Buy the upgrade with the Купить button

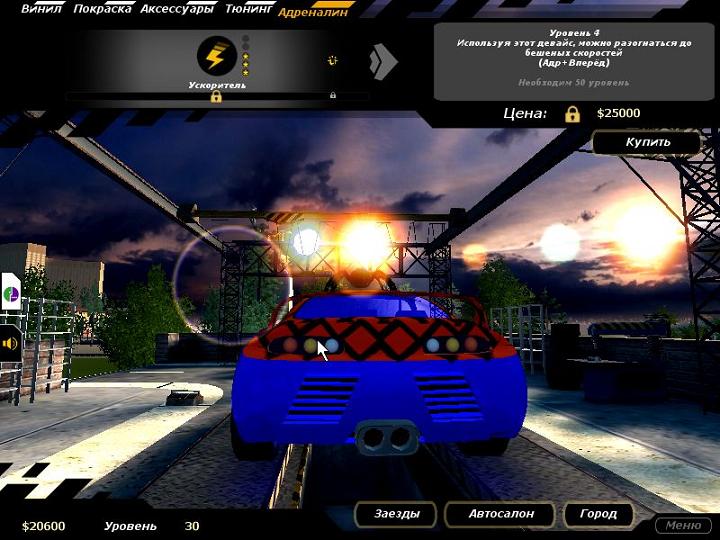[x=647, y=142]
